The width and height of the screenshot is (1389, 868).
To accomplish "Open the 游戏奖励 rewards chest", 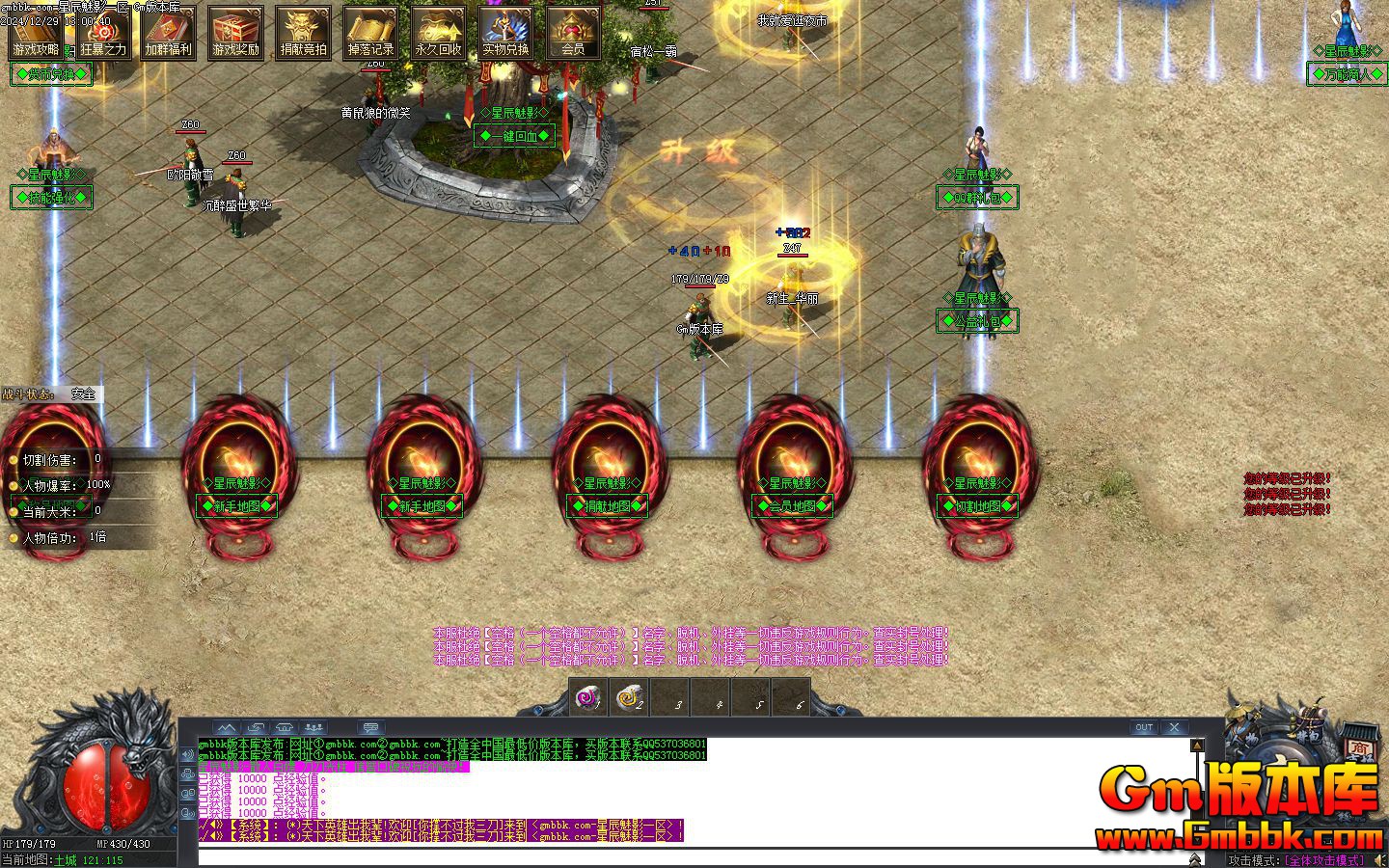I will point(236,33).
